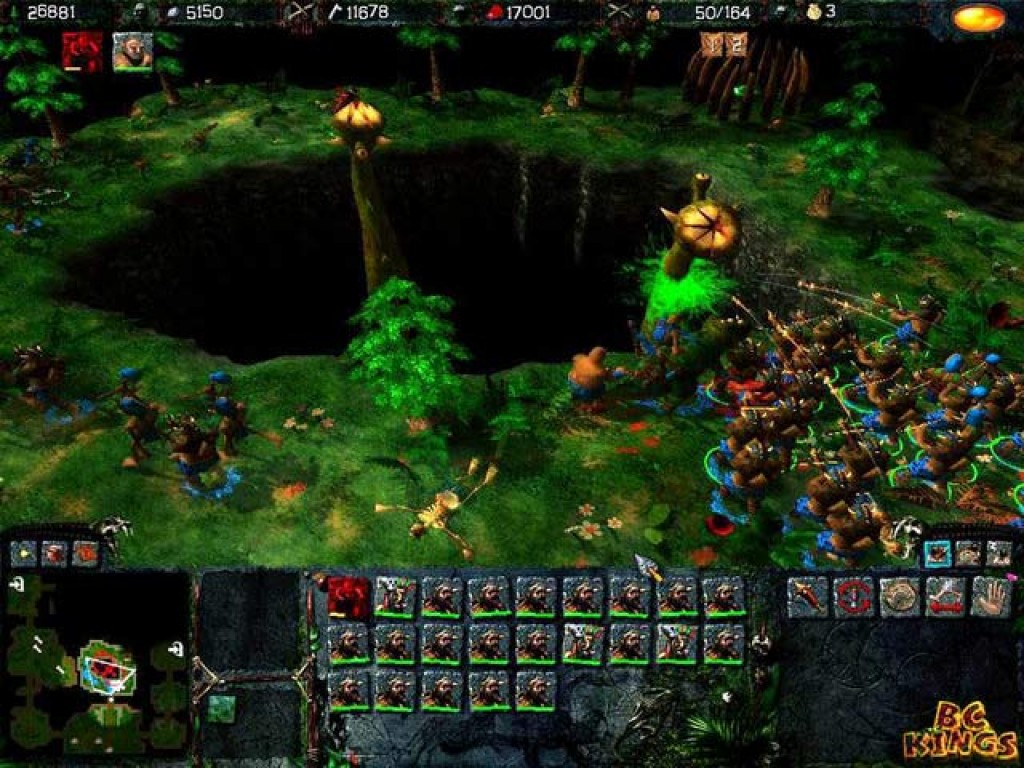The image size is (1024, 768).
Task: Select control group 2 flag
Action: [x=736, y=44]
